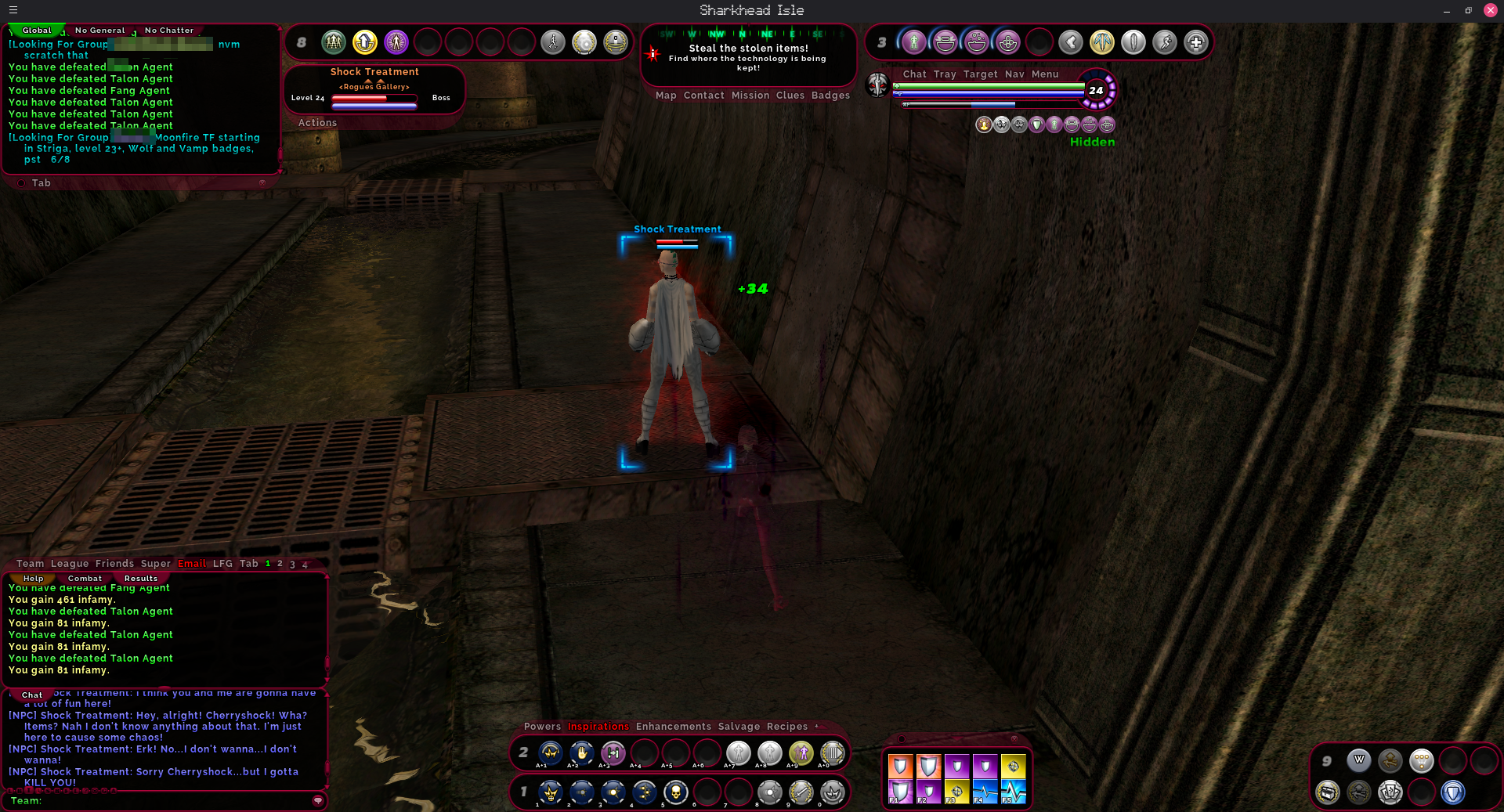Image resolution: width=1504 pixels, height=812 pixels.
Task: Activate the skull power icon
Action: click(675, 792)
